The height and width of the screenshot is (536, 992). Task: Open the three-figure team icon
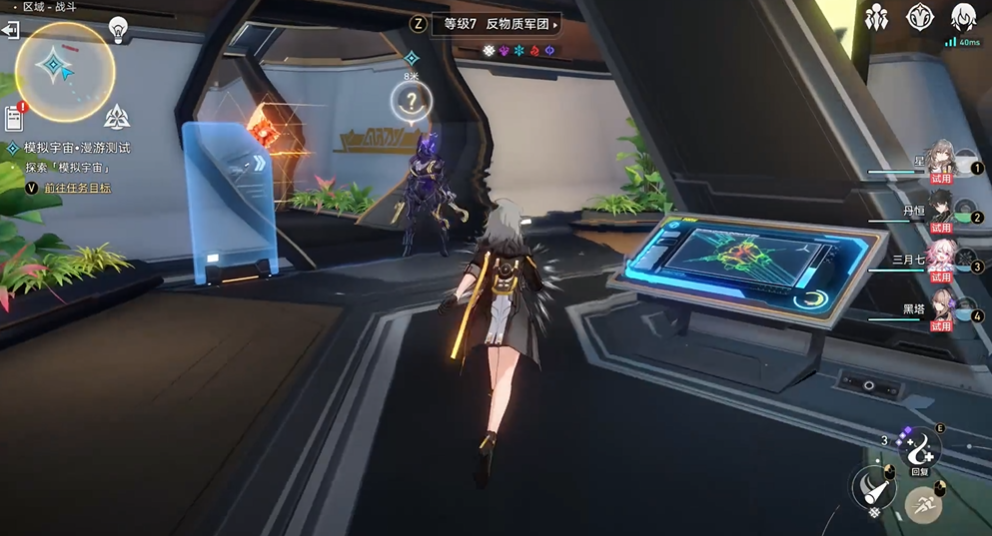tap(876, 18)
